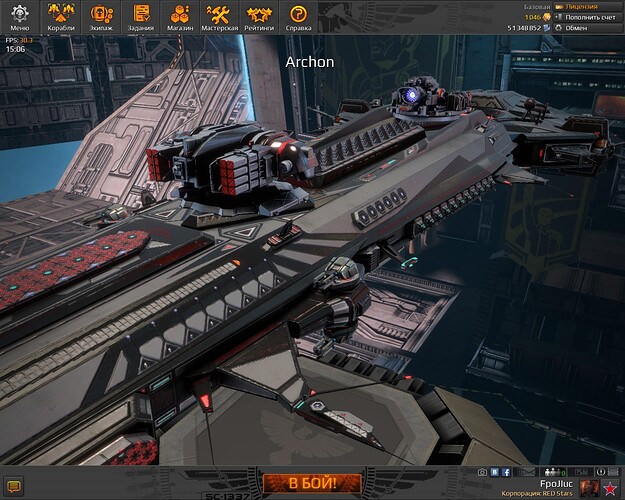The height and width of the screenshot is (500, 625).
Task: Launch battle with В БОЙ! button
Action: (x=311, y=484)
